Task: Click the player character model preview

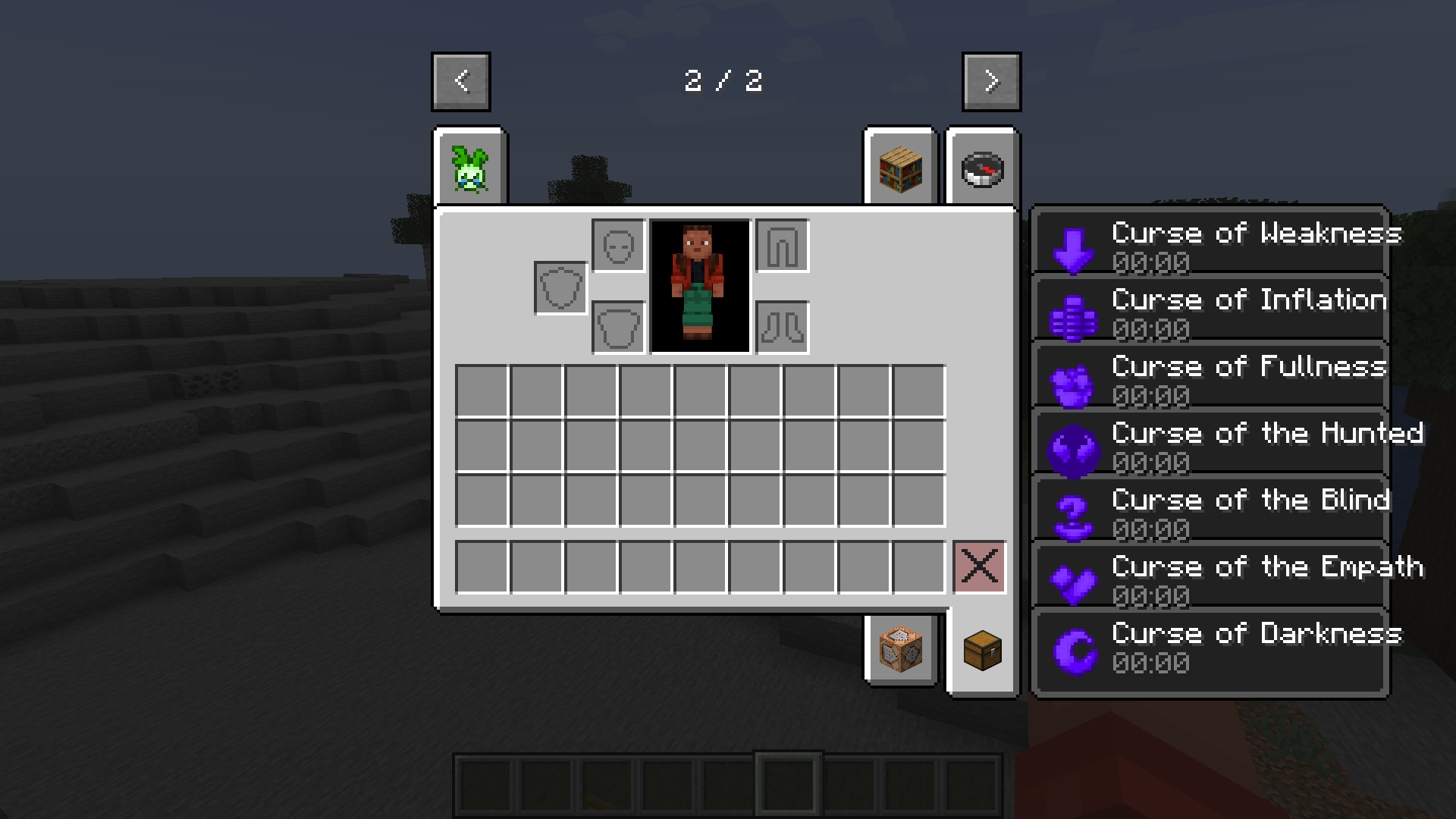Action: 698,288
